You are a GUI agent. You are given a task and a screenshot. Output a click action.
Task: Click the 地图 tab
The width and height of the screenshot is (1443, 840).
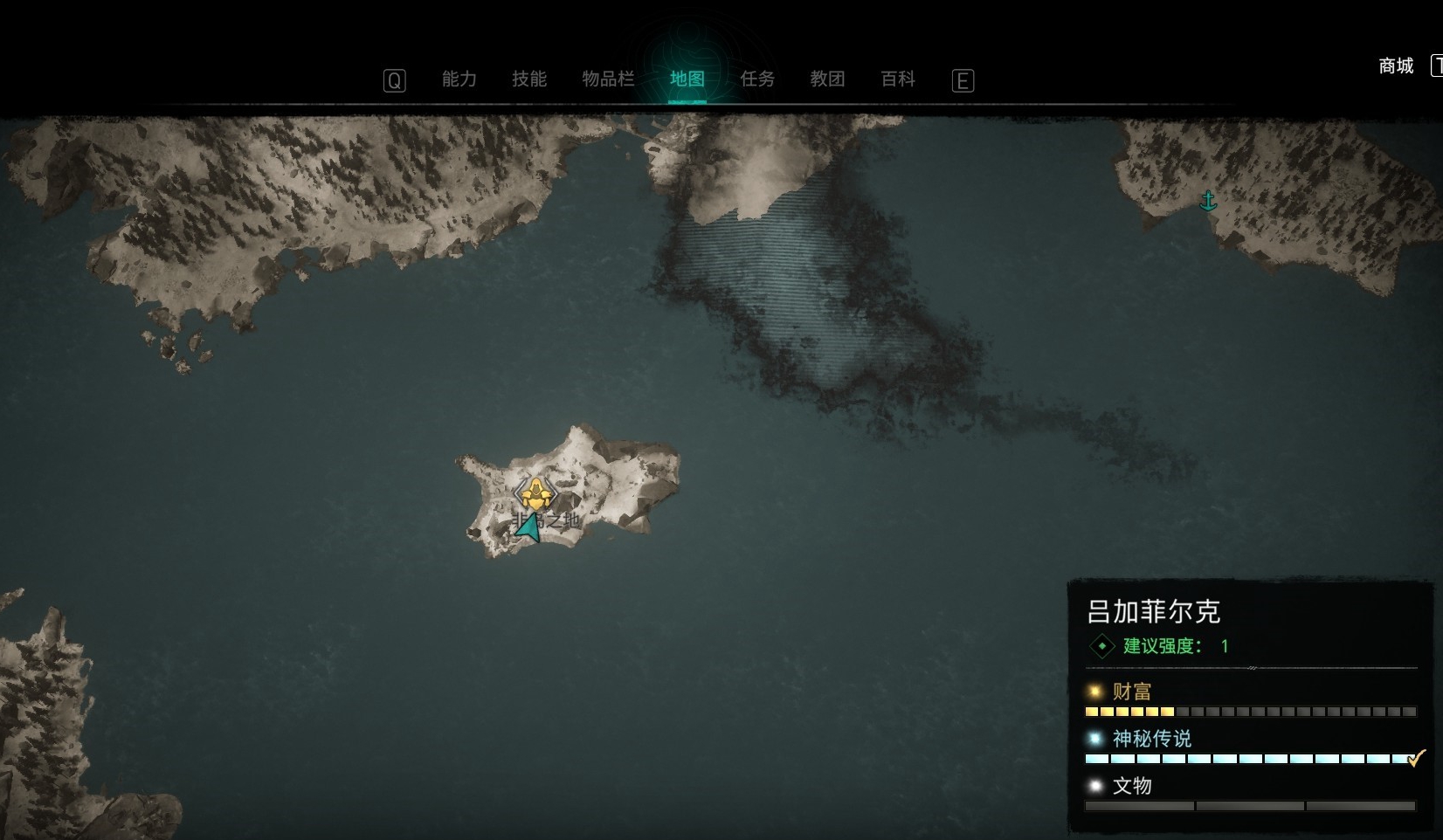click(x=687, y=79)
